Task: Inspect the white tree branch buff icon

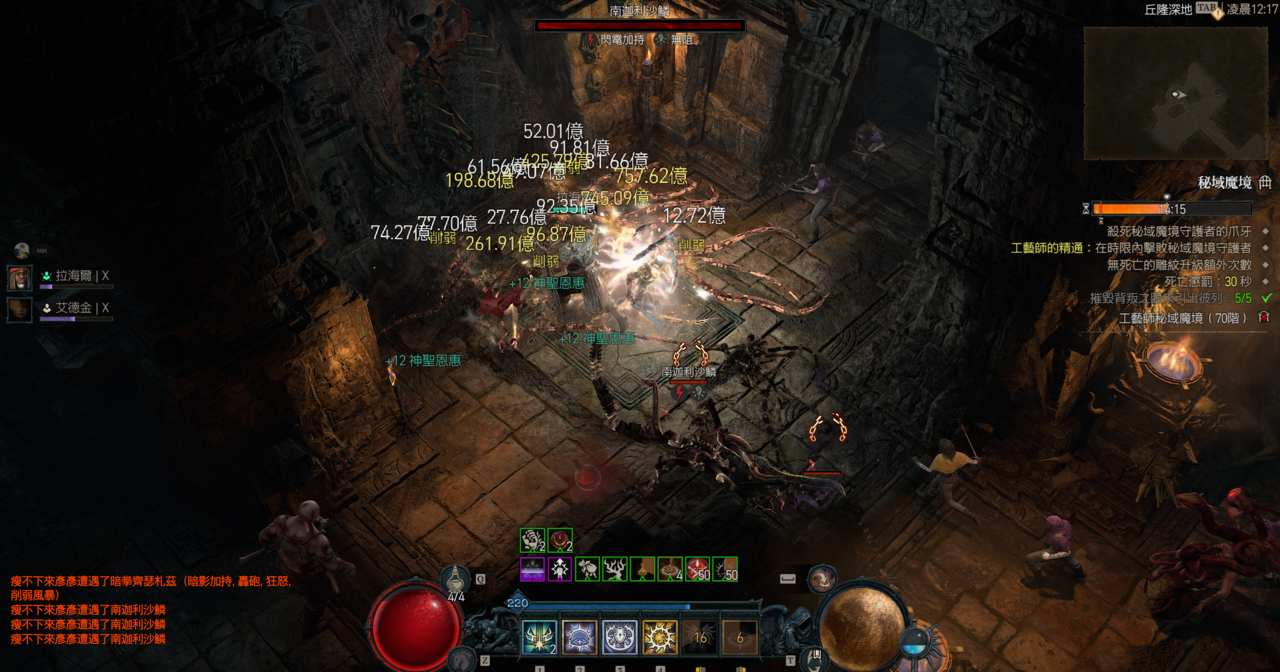Action: [615, 569]
